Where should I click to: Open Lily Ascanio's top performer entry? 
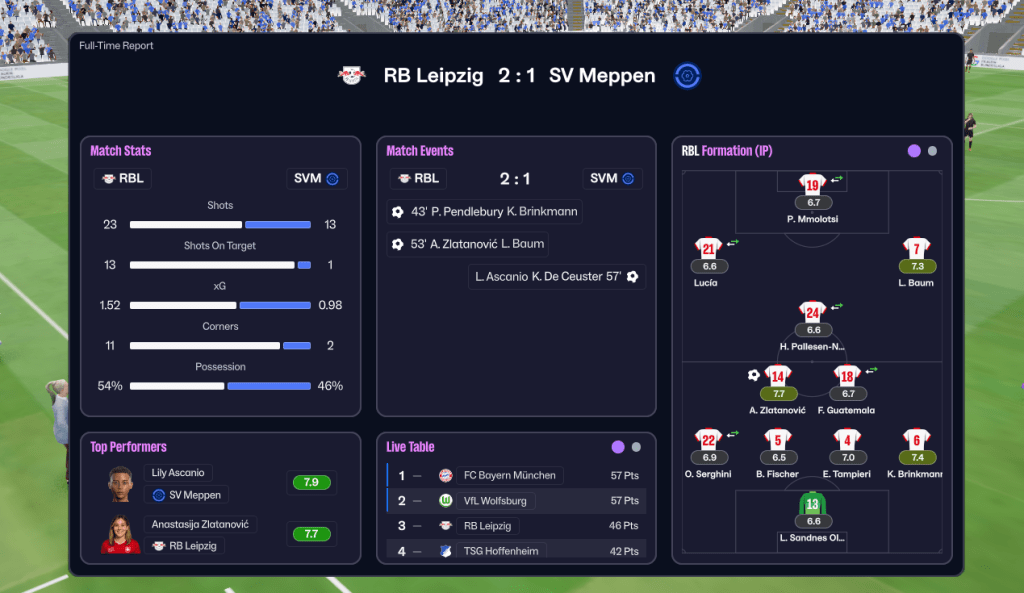click(x=180, y=473)
